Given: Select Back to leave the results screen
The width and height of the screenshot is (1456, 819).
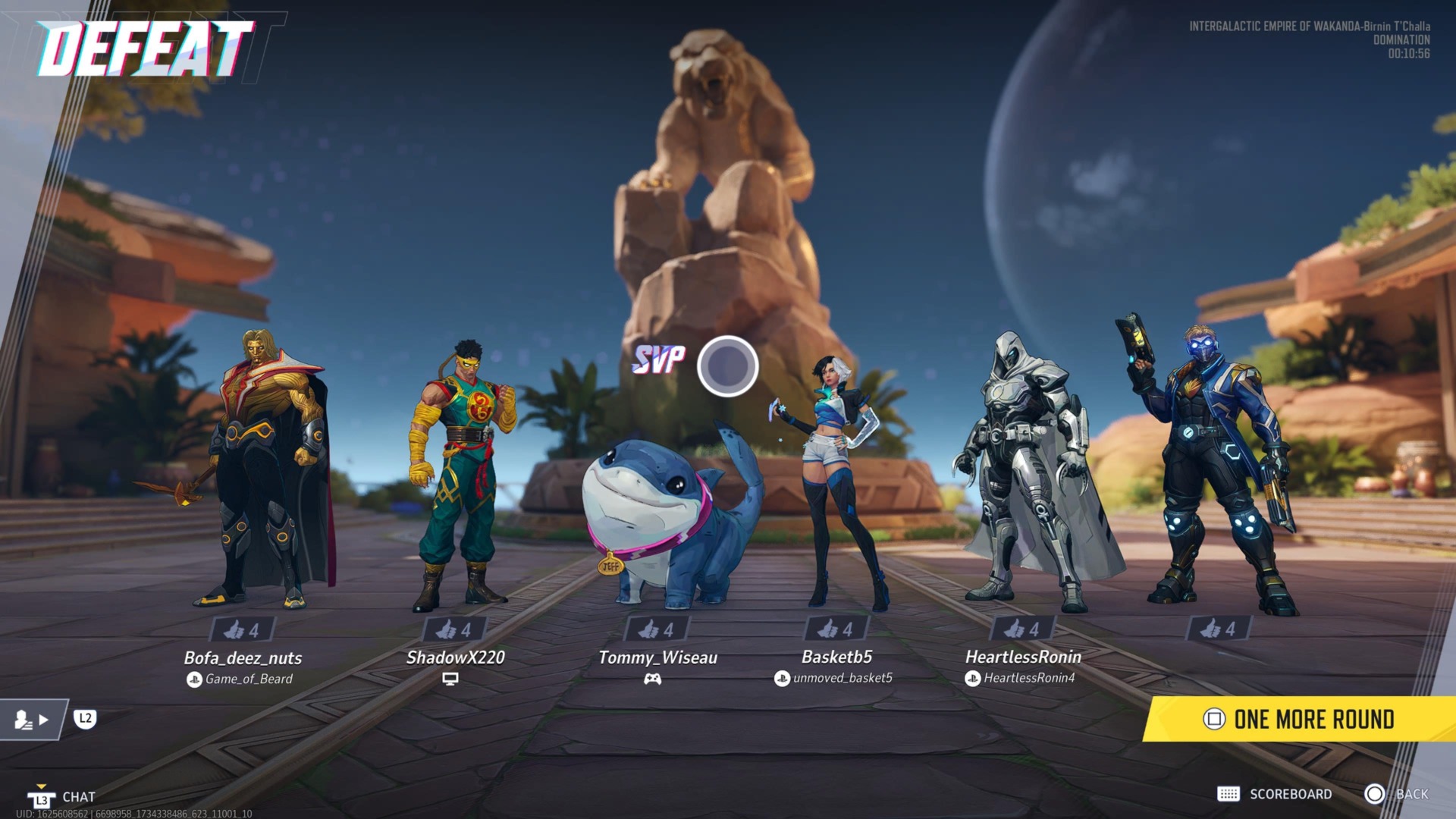Looking at the screenshot, I should (x=1411, y=794).
